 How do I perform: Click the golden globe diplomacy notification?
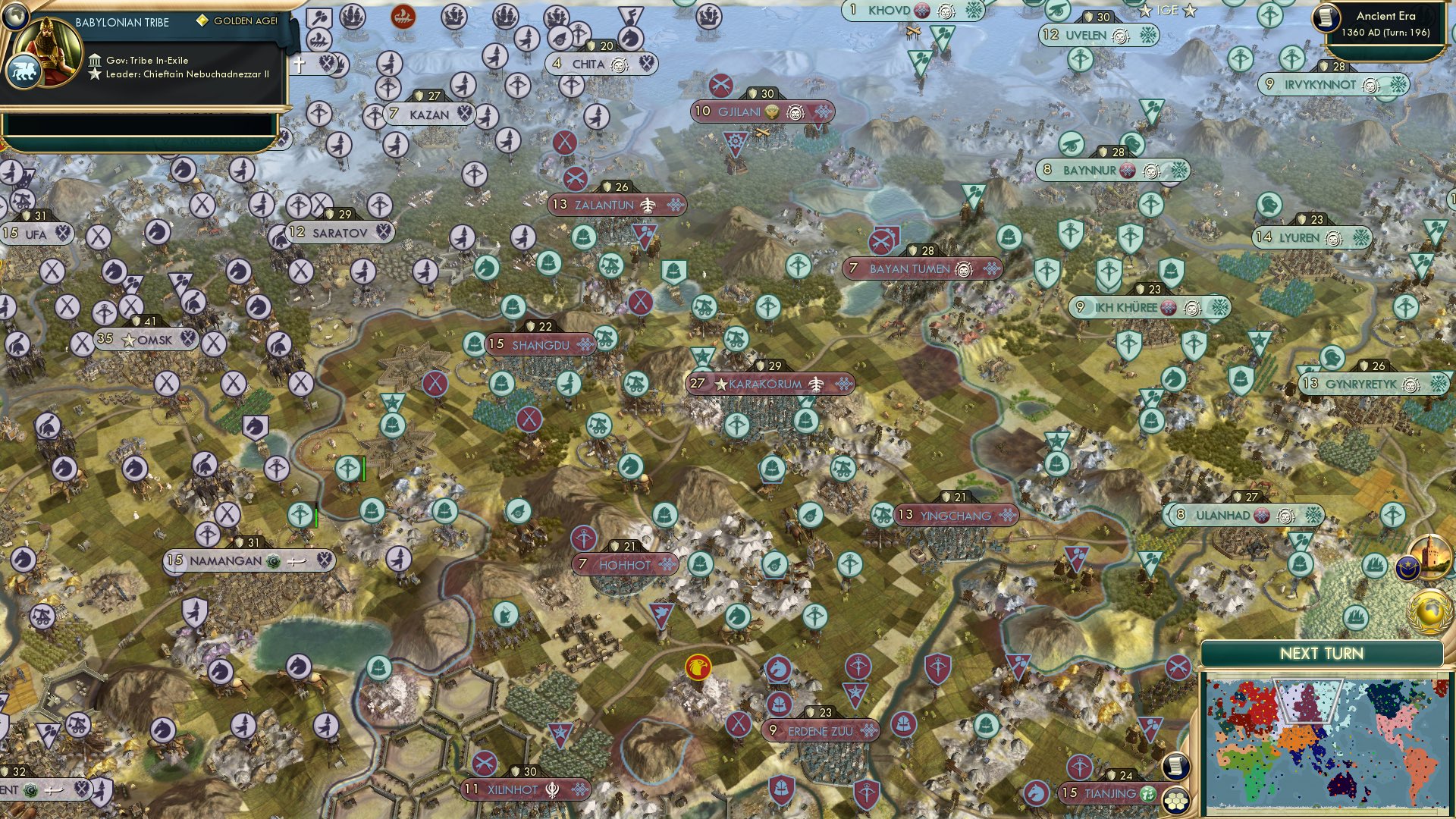point(1429,612)
